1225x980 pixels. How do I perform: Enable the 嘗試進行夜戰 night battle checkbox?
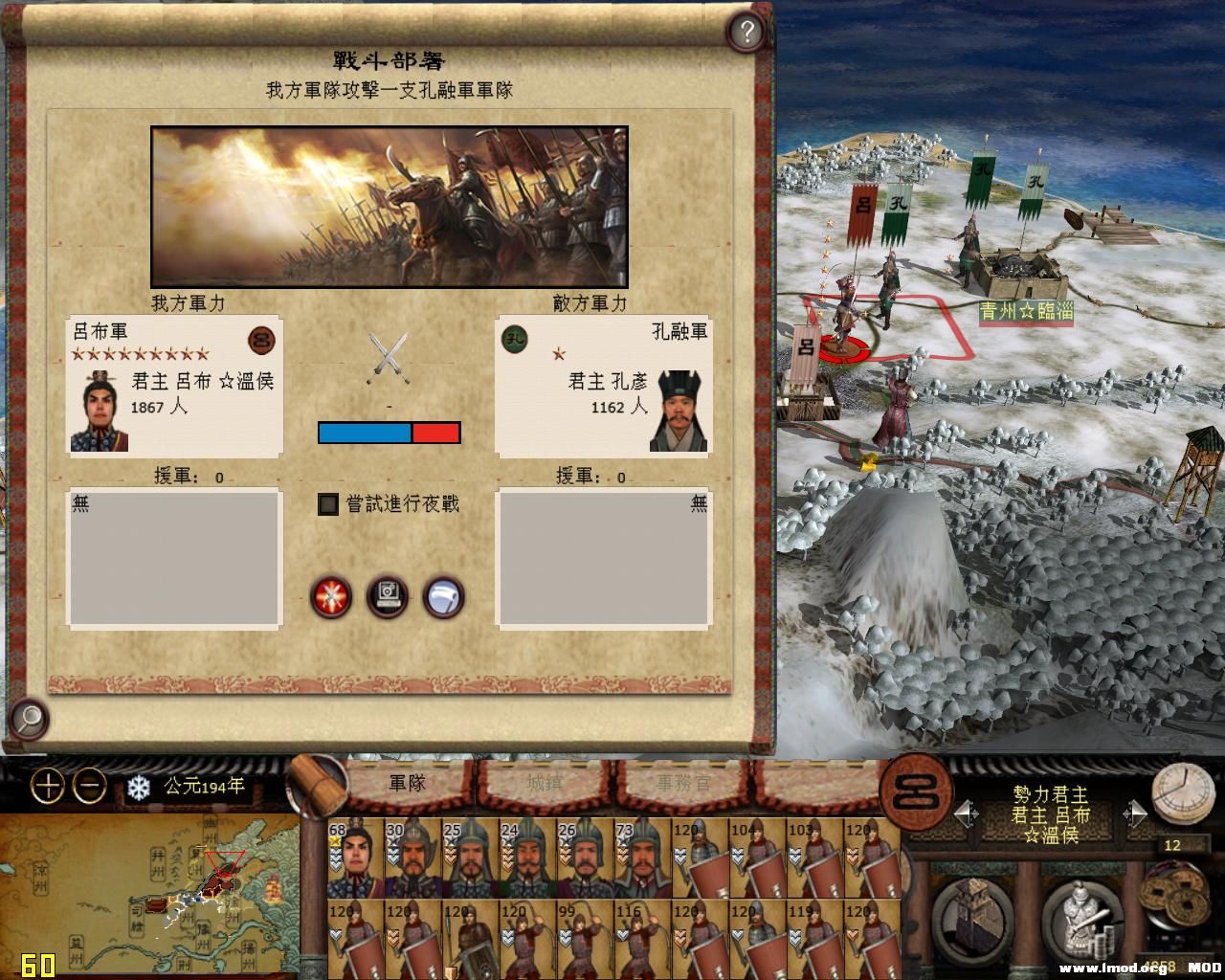click(x=326, y=504)
